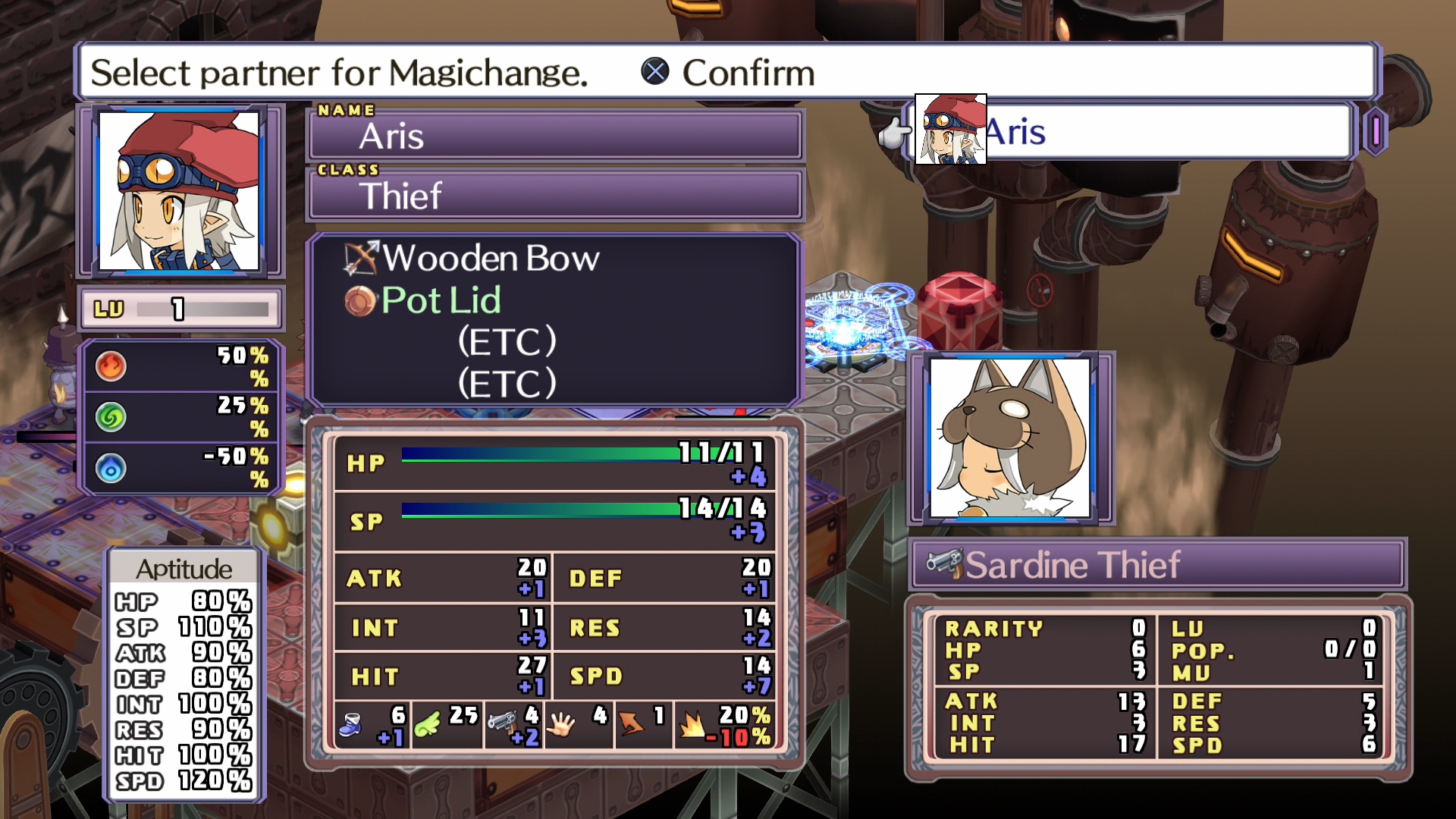Click the gun icon beside Sardine Thief
Image resolution: width=1456 pixels, height=819 pixels.
pos(946,563)
